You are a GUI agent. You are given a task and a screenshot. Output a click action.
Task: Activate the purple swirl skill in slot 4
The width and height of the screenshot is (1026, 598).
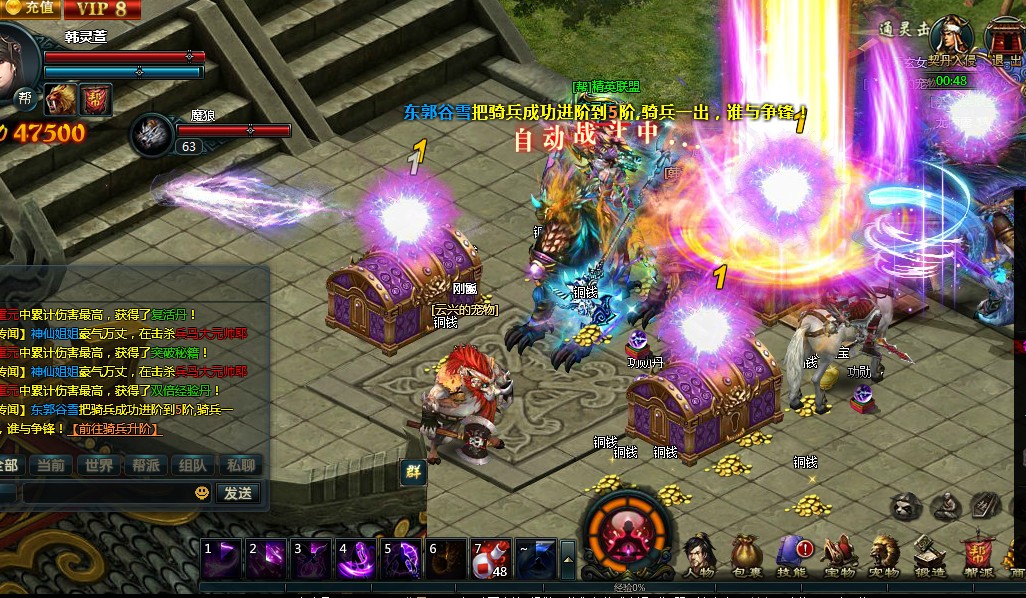(x=356, y=558)
